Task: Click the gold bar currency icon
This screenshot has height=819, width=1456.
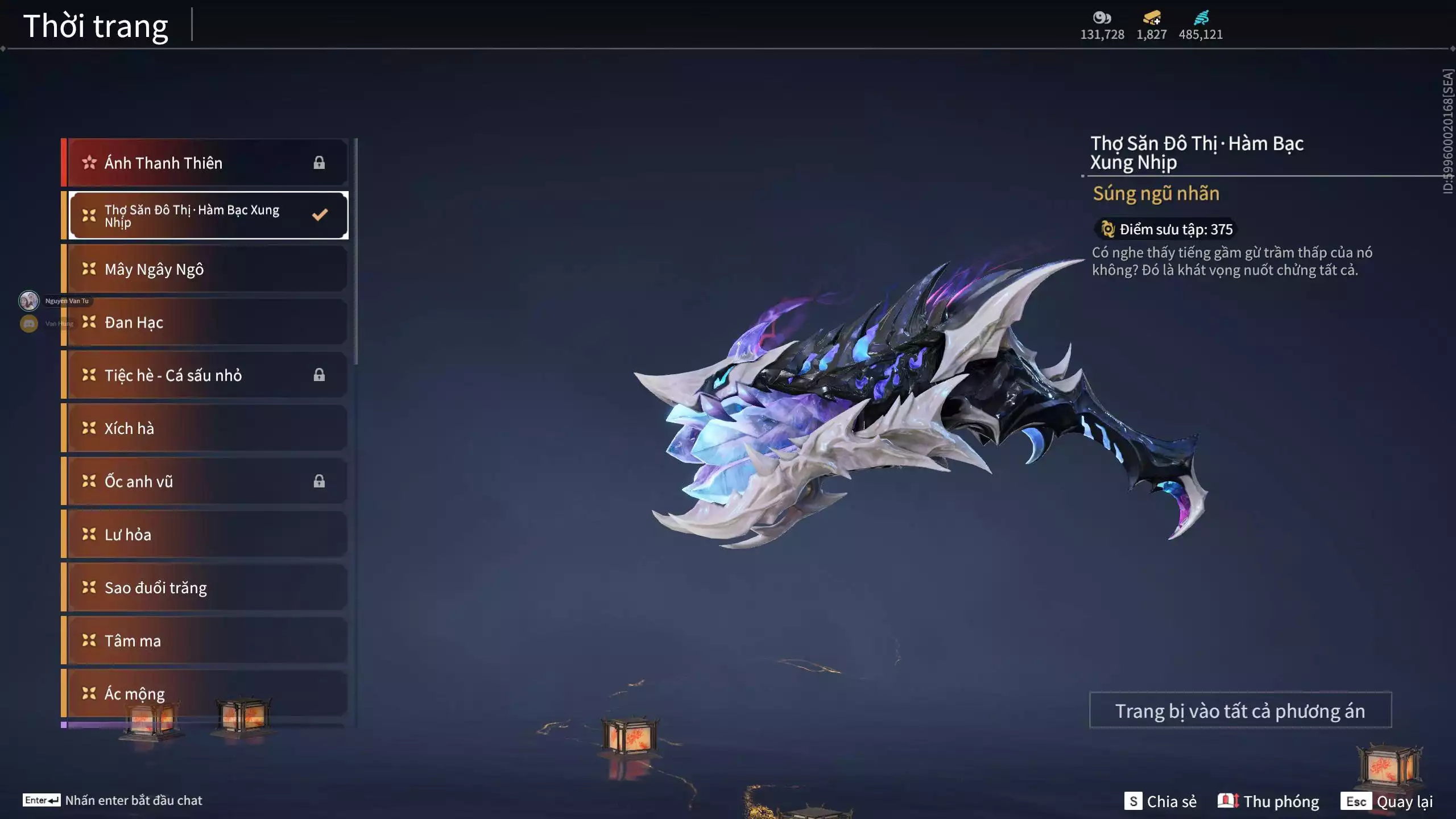Action: 1152,18
